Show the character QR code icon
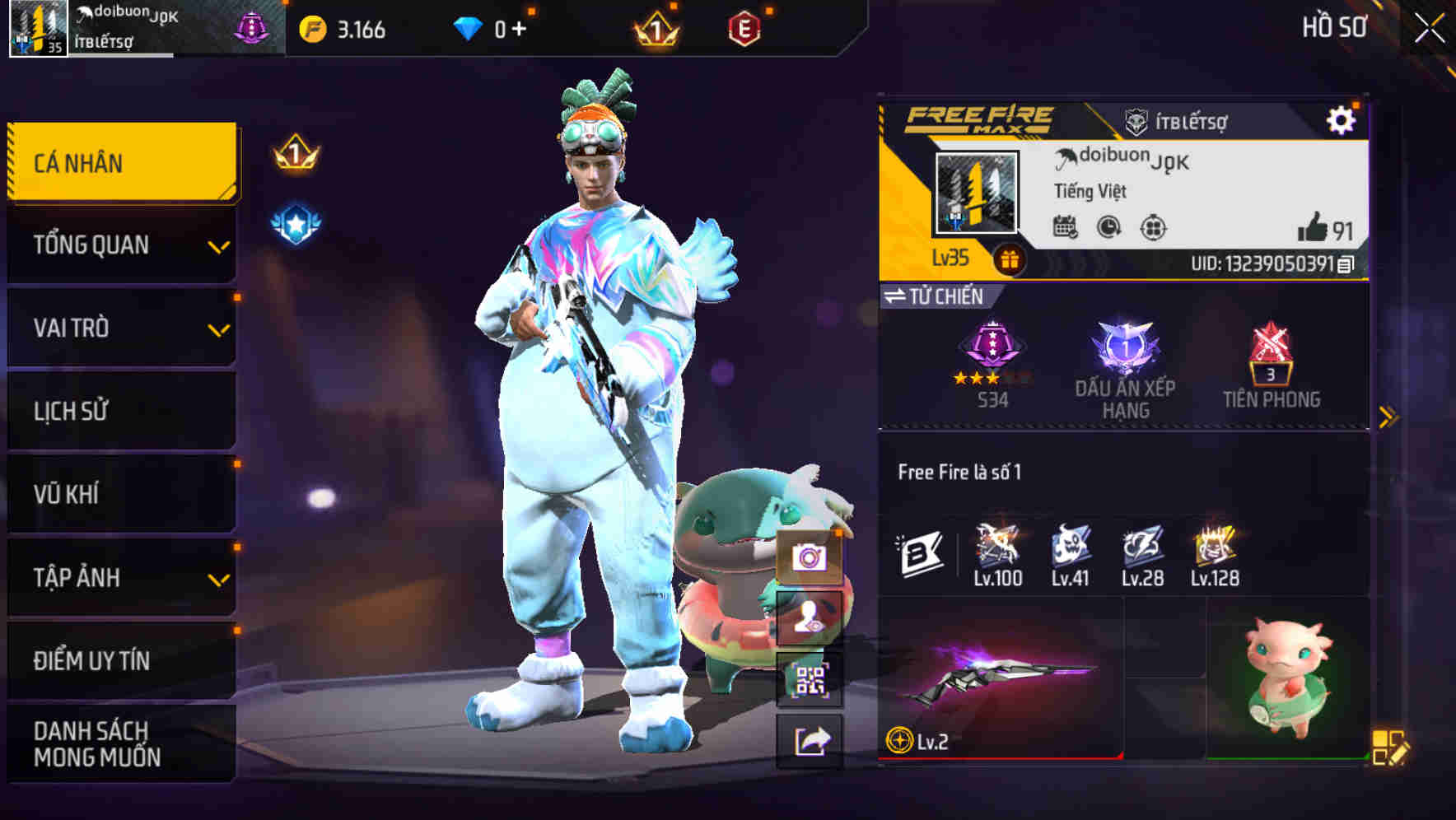Screen dimensions: 1456x820 (x=810, y=679)
